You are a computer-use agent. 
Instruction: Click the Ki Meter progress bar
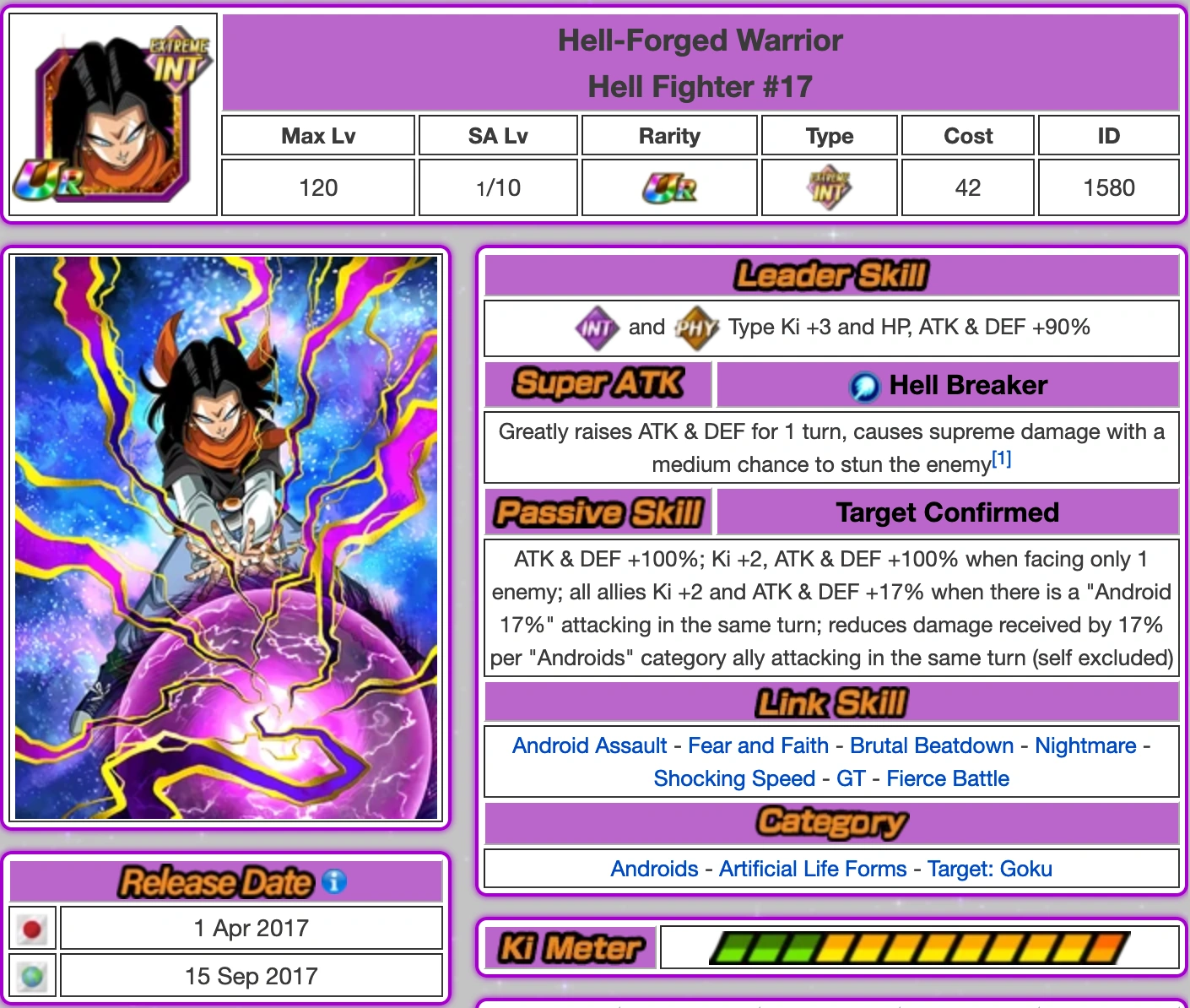920,948
